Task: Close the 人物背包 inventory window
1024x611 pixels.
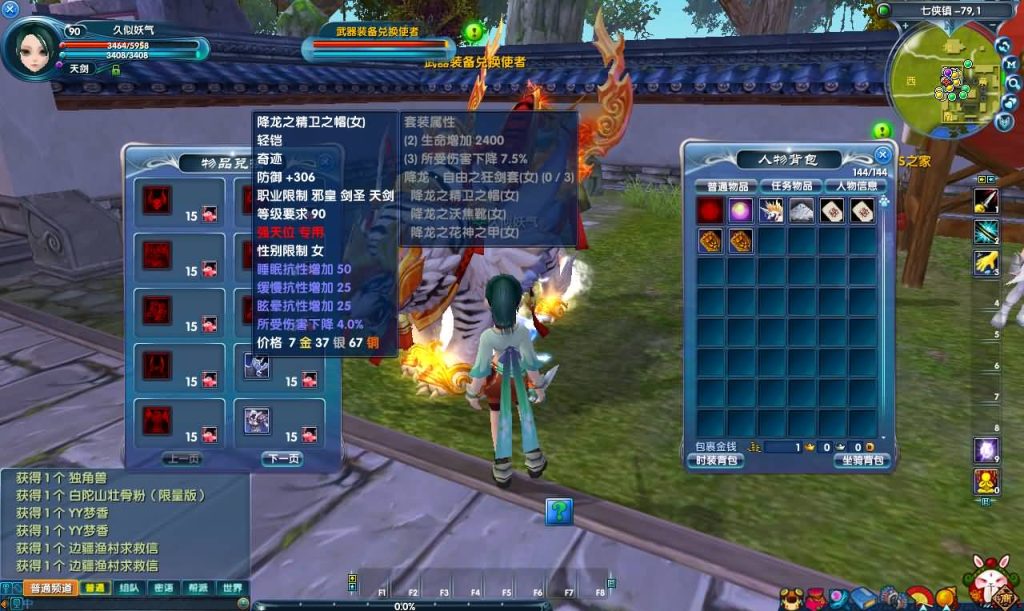Action: point(882,155)
